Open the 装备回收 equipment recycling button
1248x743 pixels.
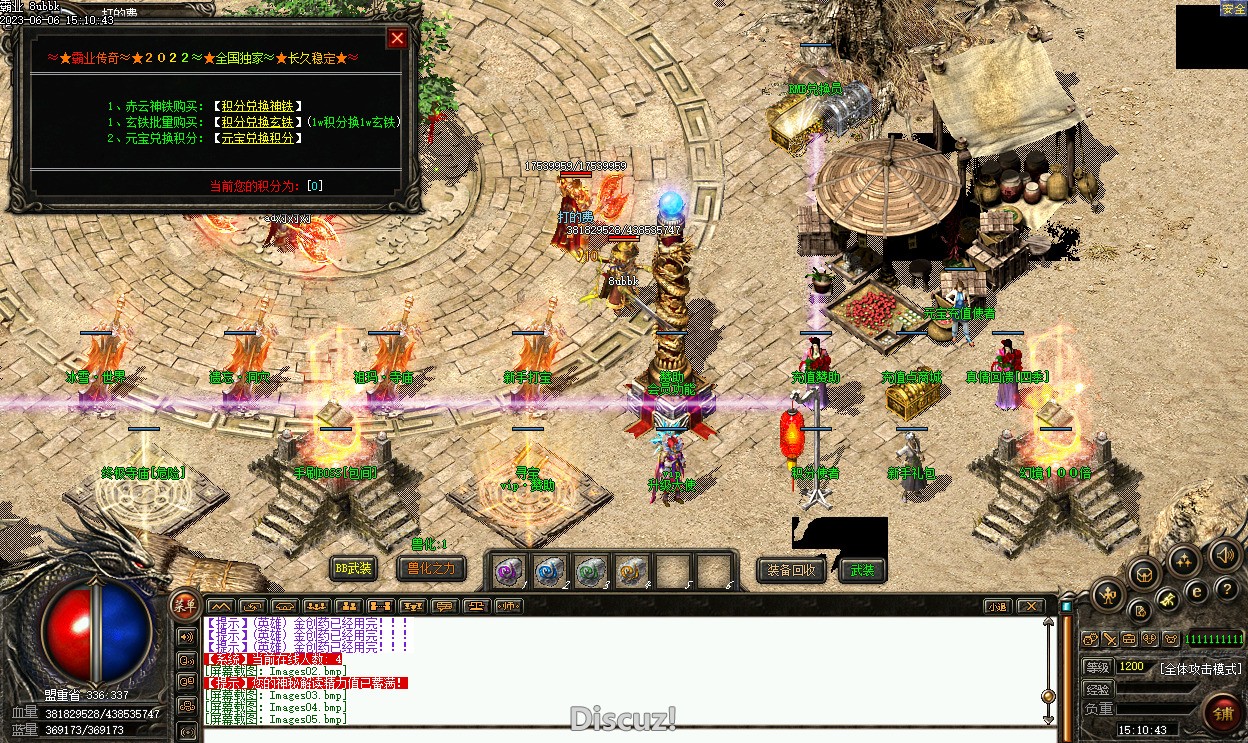(791, 570)
